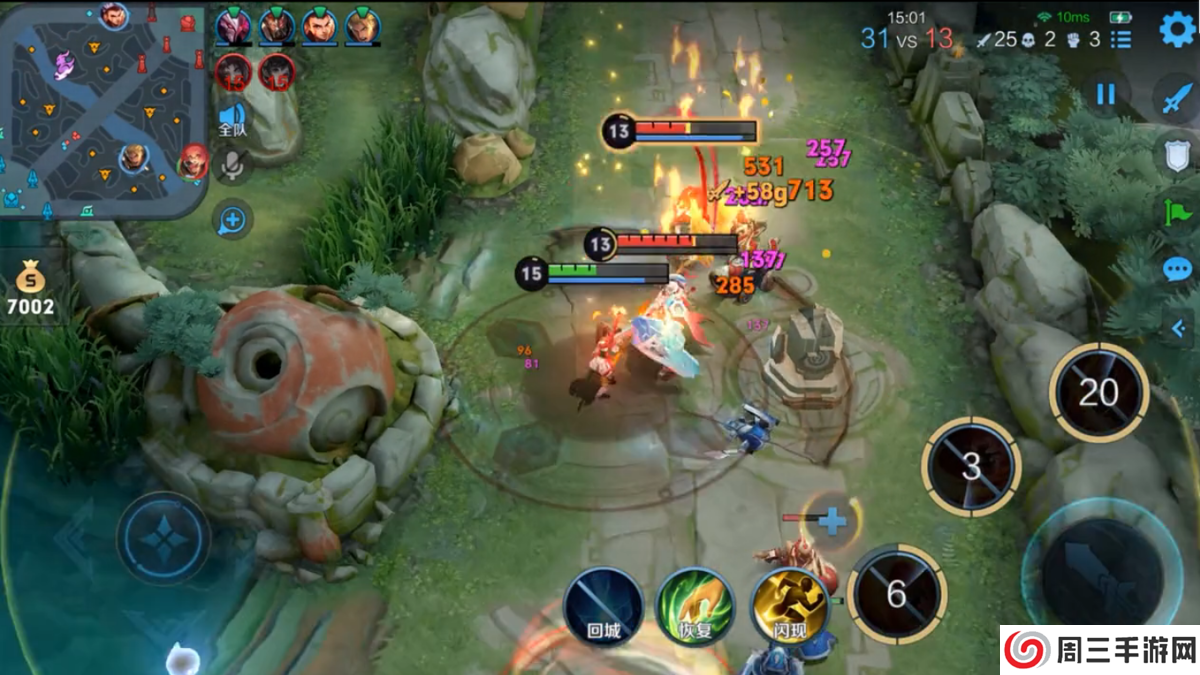Activate the 恢复 heal spell

pos(695,607)
